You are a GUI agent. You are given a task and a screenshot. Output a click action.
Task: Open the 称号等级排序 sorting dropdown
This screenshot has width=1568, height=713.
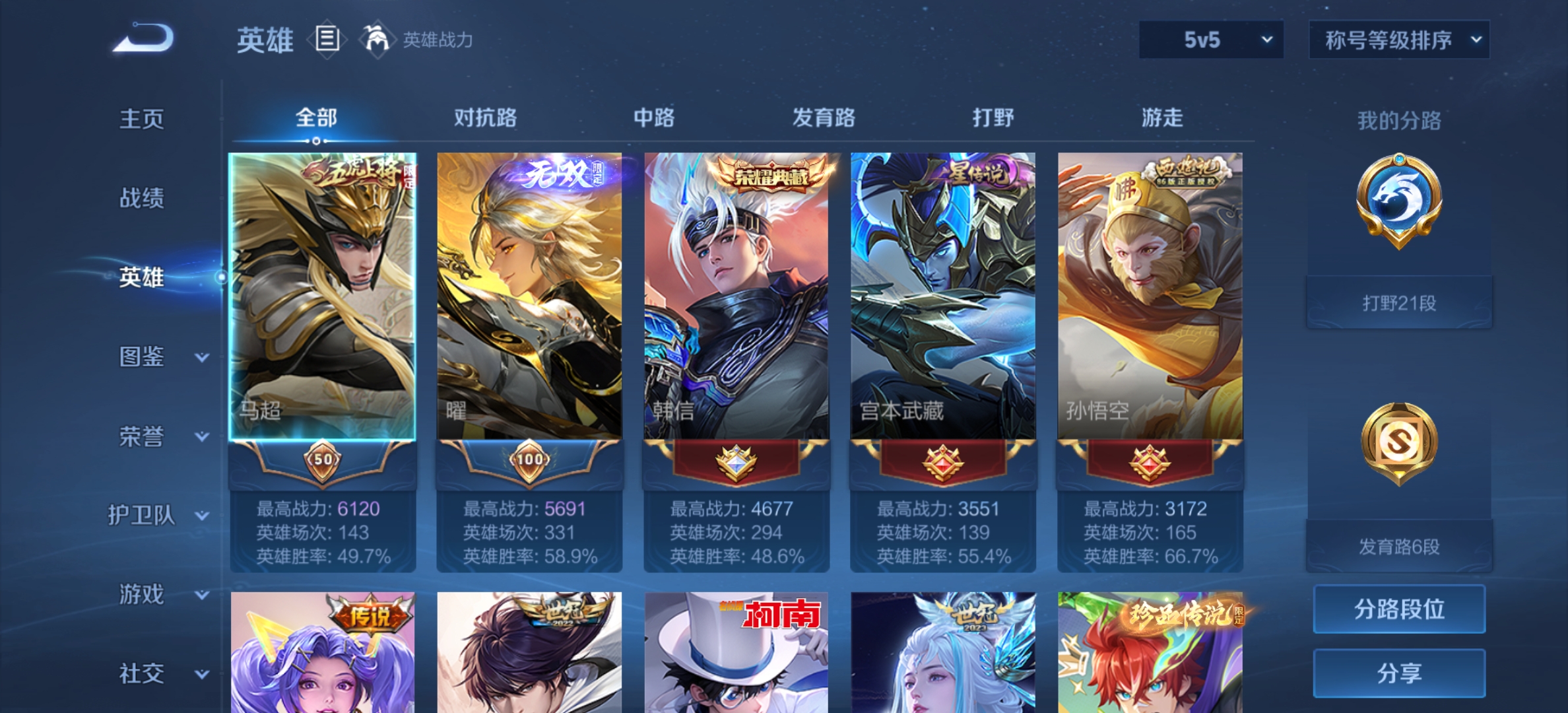[x=1398, y=40]
